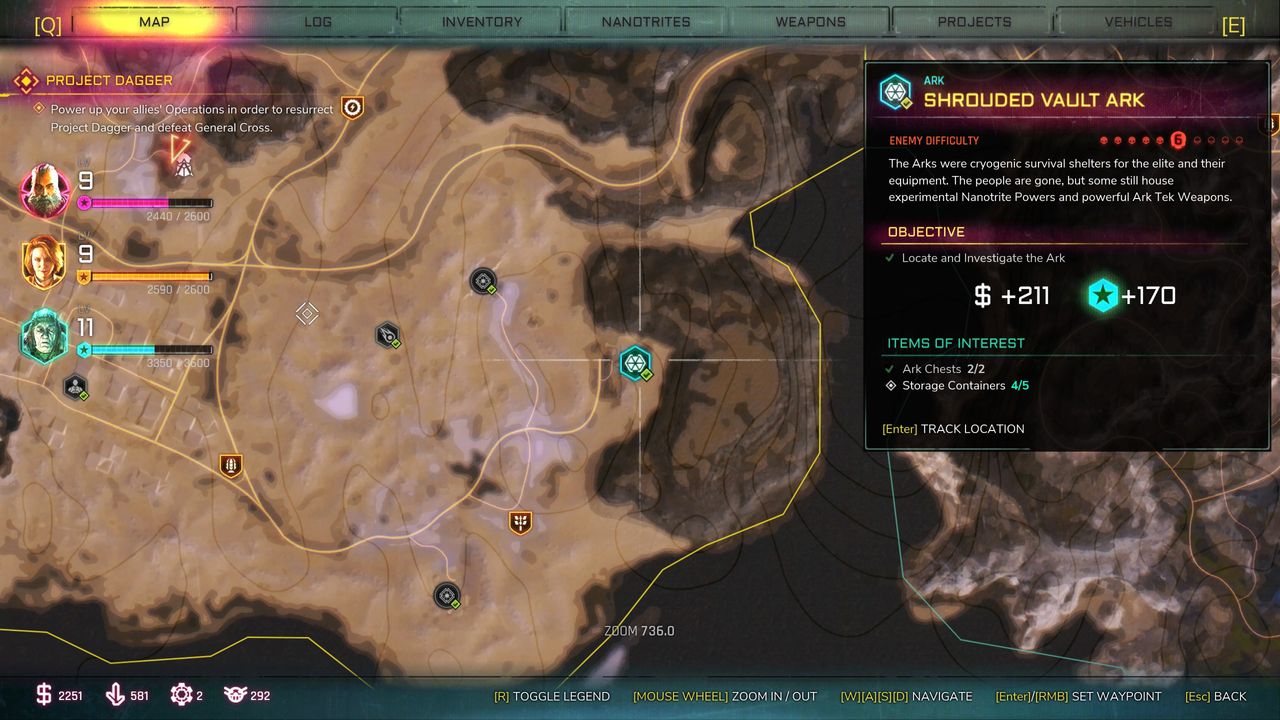This screenshot has width=1280, height=720.
Task: Select the Map tab
Action: tap(154, 21)
